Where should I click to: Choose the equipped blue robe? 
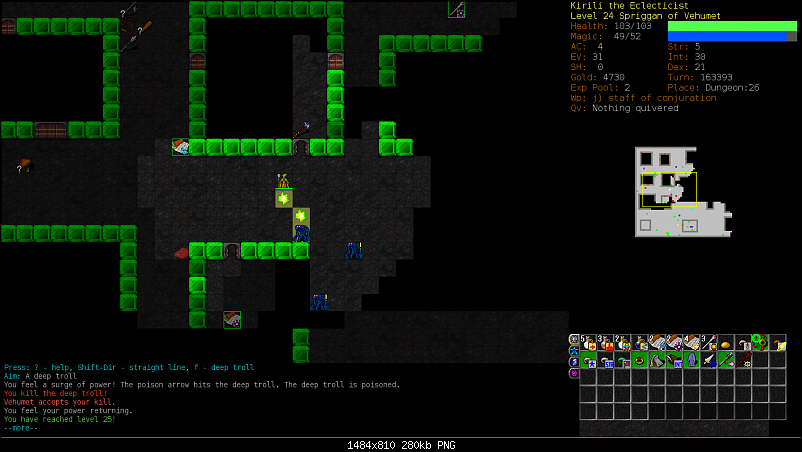tap(690, 360)
